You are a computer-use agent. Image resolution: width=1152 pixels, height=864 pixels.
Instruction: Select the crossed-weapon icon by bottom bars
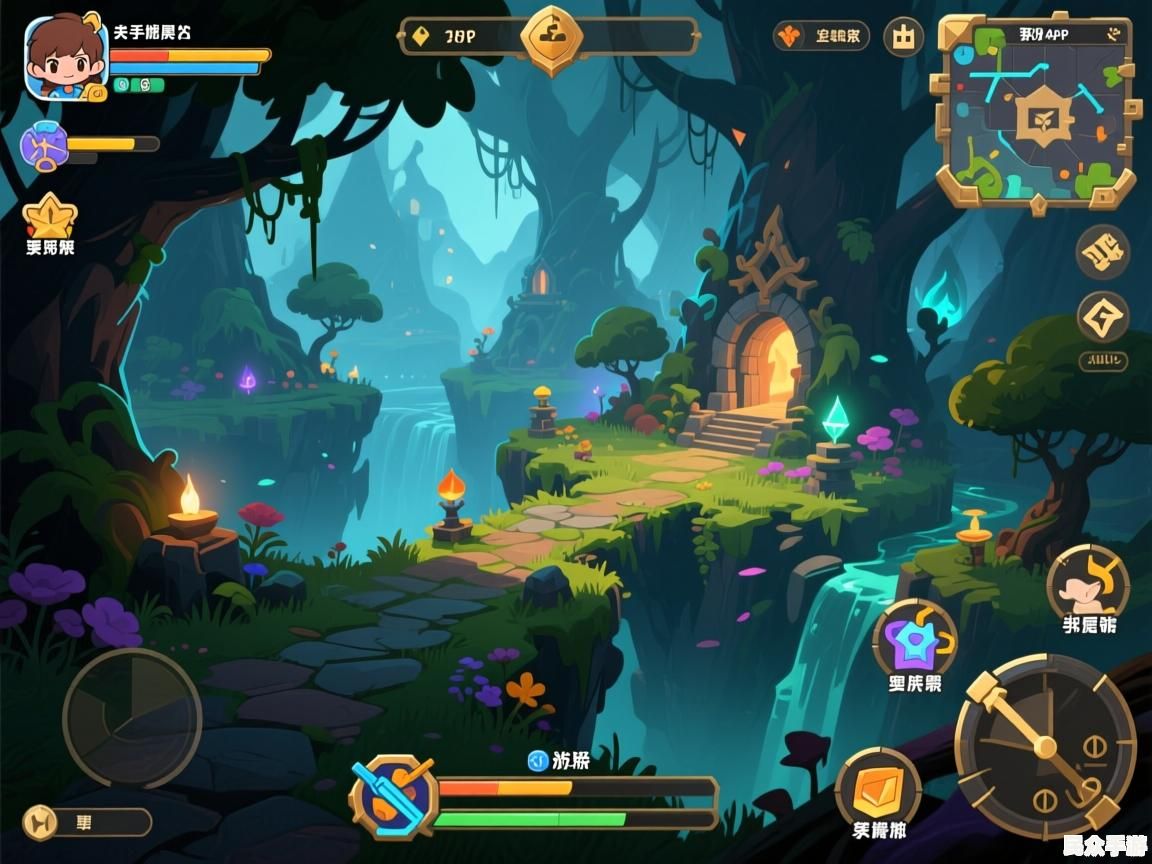394,797
